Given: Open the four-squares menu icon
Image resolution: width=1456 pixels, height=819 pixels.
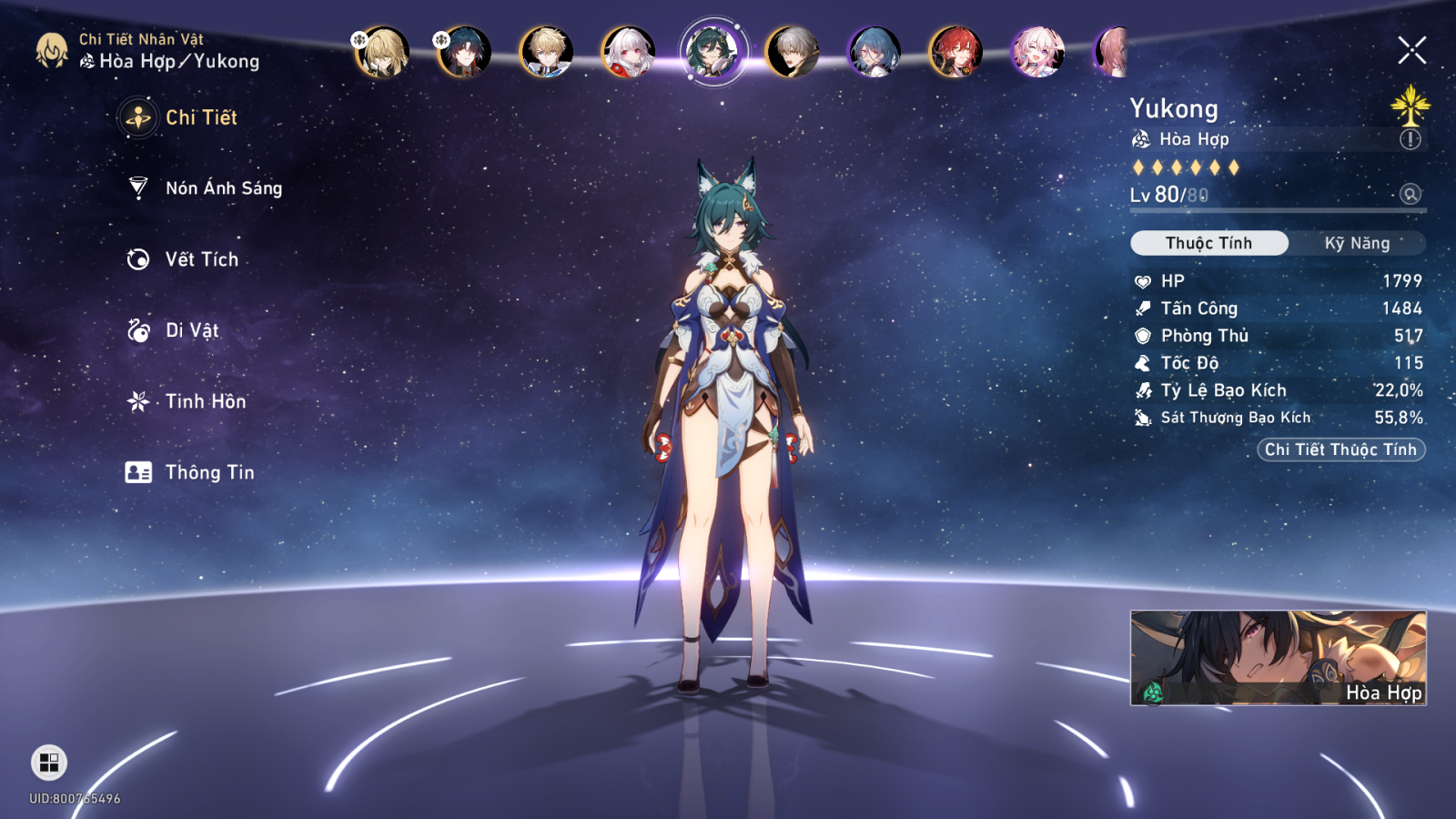Looking at the screenshot, I should pos(49,763).
